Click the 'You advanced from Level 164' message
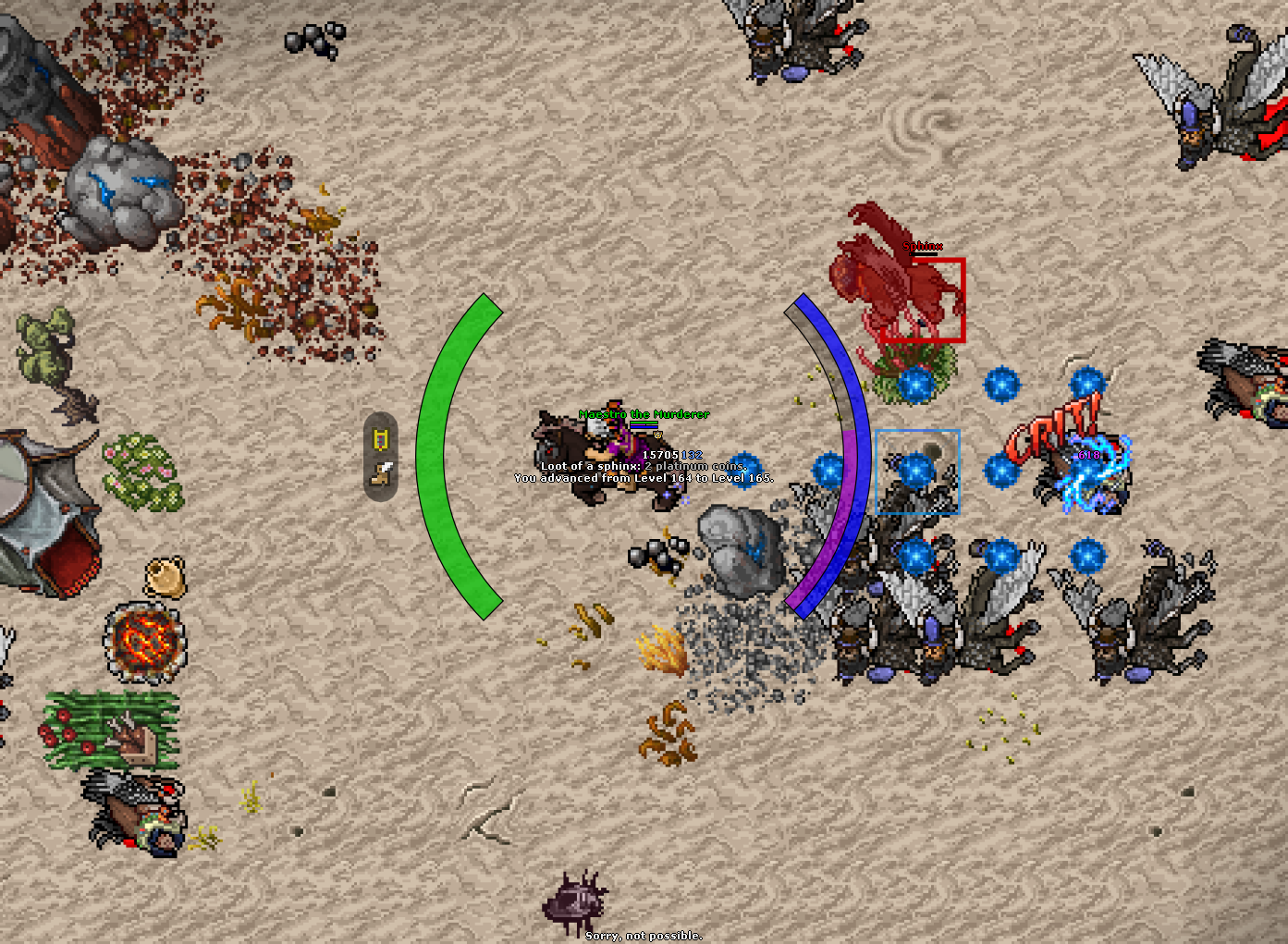The height and width of the screenshot is (944, 1288). point(644,478)
